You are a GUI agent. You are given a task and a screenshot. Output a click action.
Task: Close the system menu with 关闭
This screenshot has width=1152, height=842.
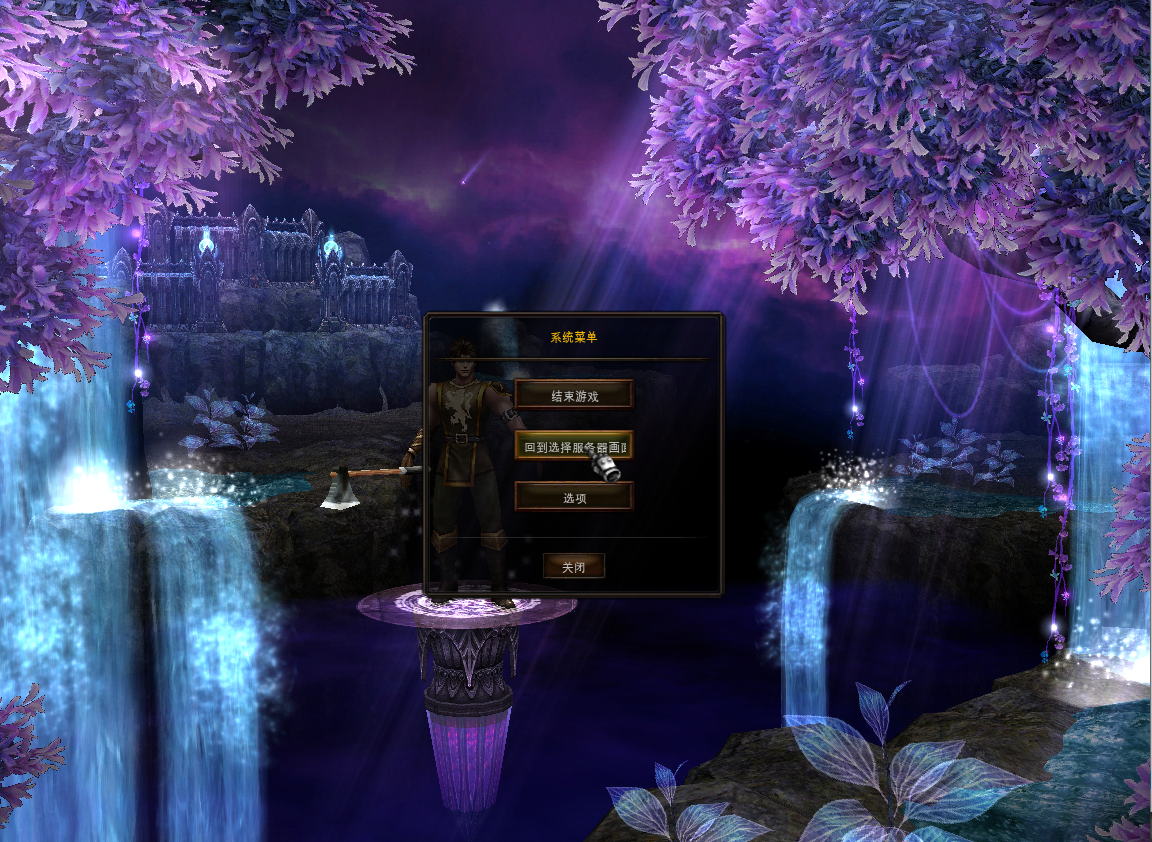coord(574,567)
